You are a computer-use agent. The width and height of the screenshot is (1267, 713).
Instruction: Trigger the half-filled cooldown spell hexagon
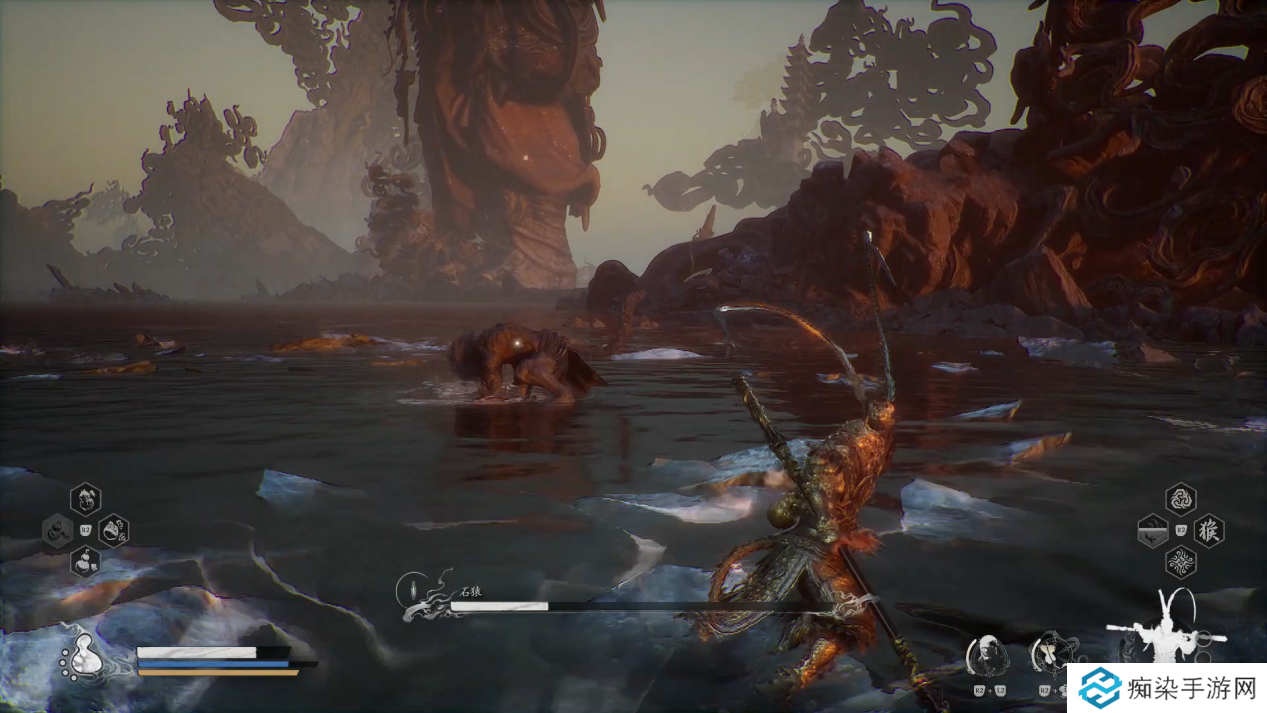(x=1153, y=530)
